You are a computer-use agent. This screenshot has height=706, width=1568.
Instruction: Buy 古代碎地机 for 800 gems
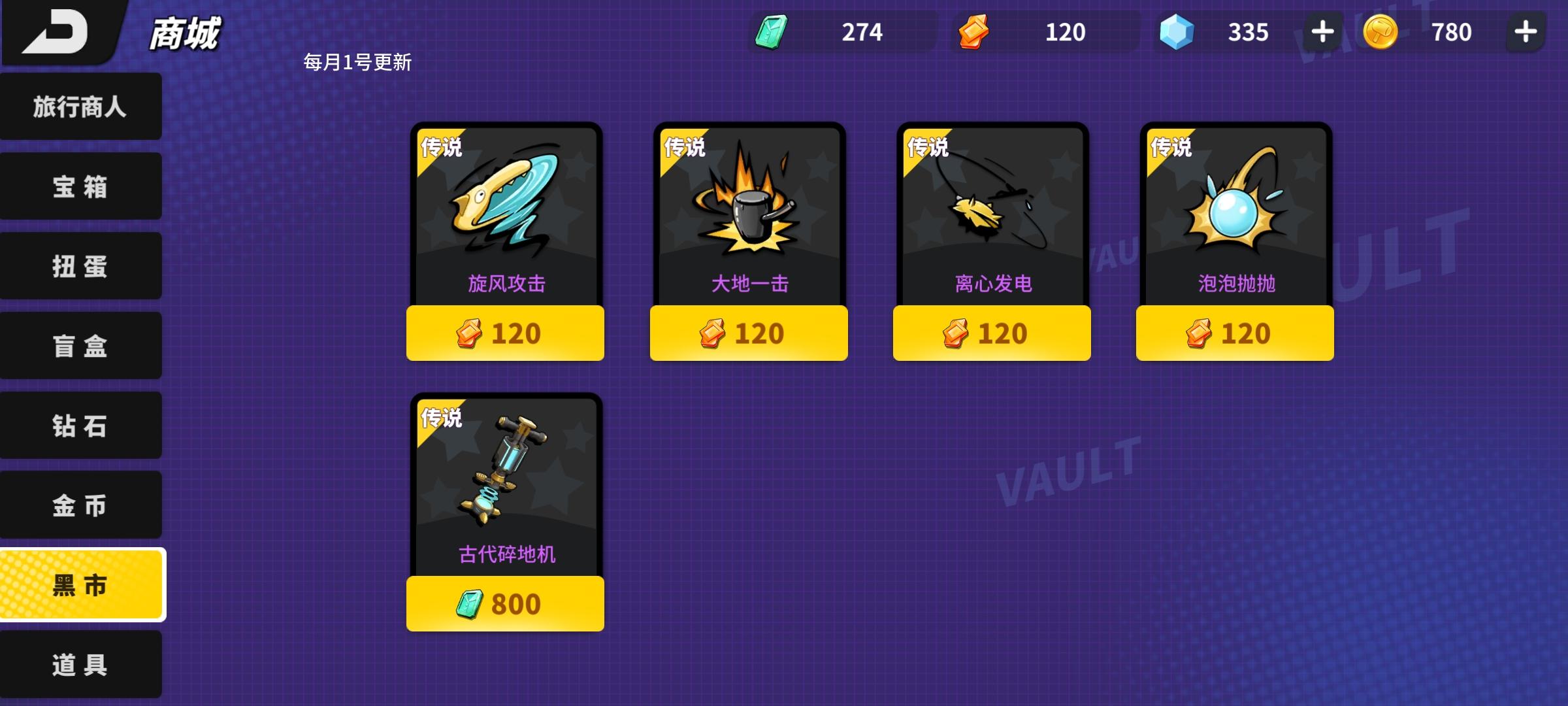tap(504, 605)
